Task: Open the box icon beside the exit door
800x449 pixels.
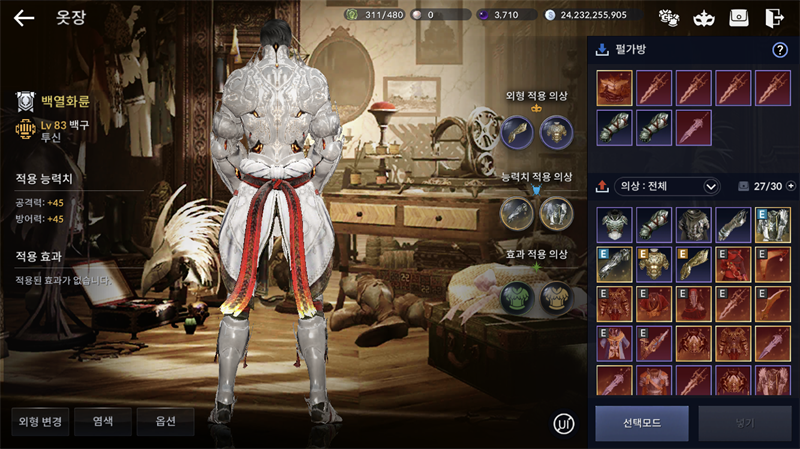Action: (x=739, y=17)
